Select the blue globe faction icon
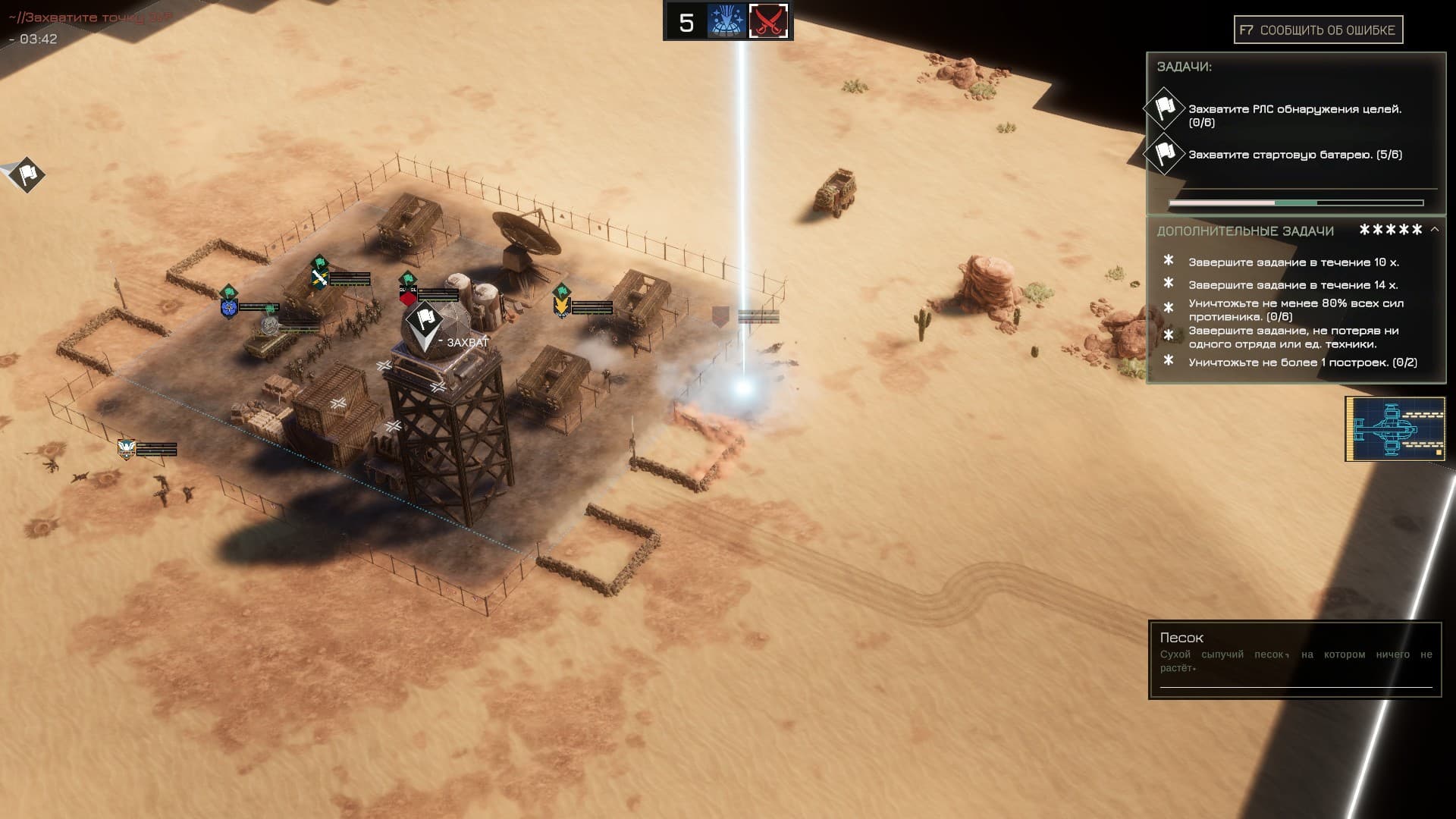Image resolution: width=1456 pixels, height=819 pixels. pos(726,21)
